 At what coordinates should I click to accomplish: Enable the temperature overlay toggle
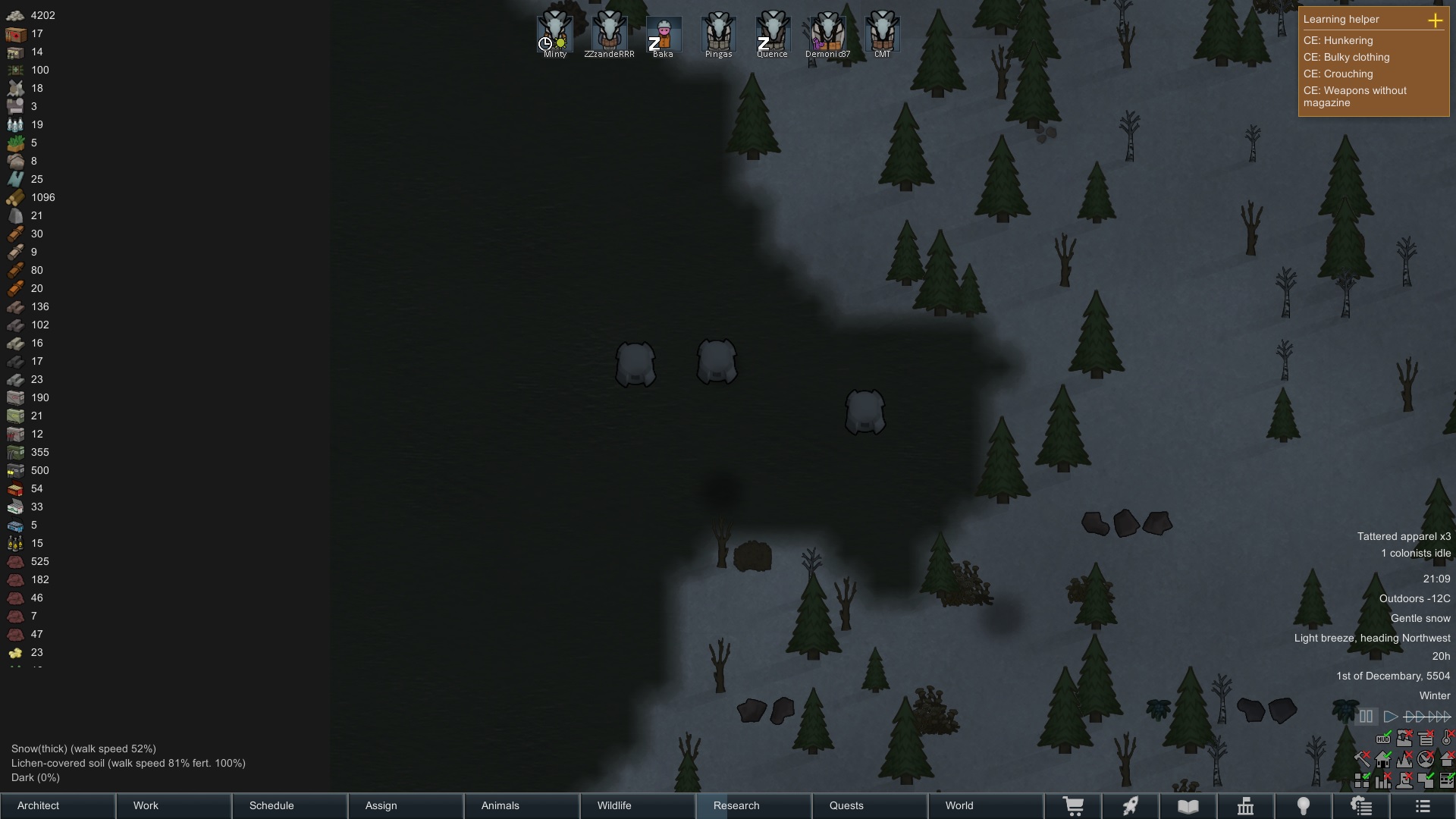tap(1445, 738)
